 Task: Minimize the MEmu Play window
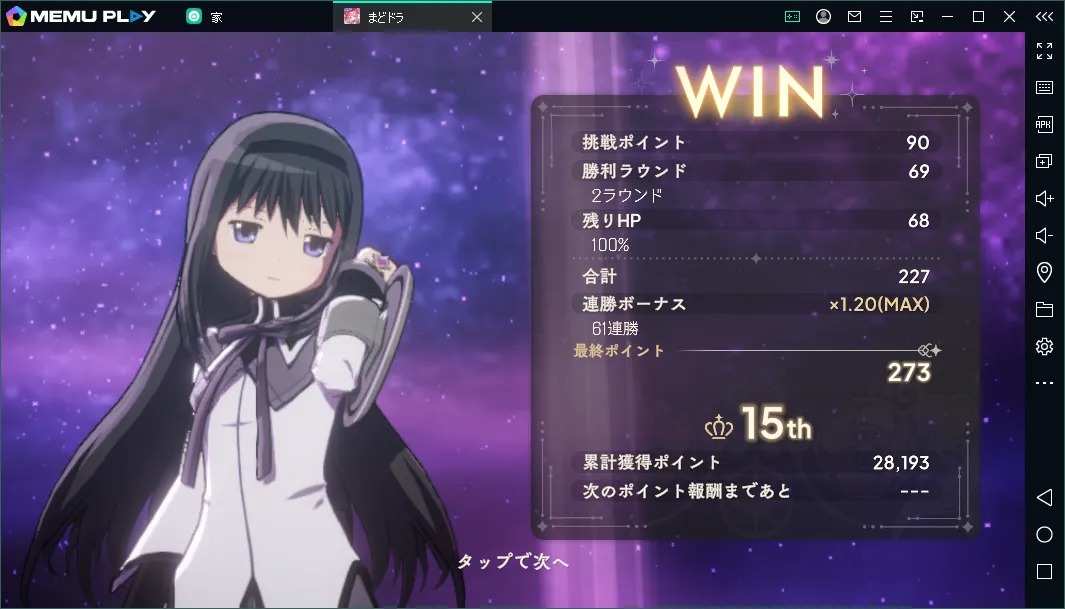(948, 16)
